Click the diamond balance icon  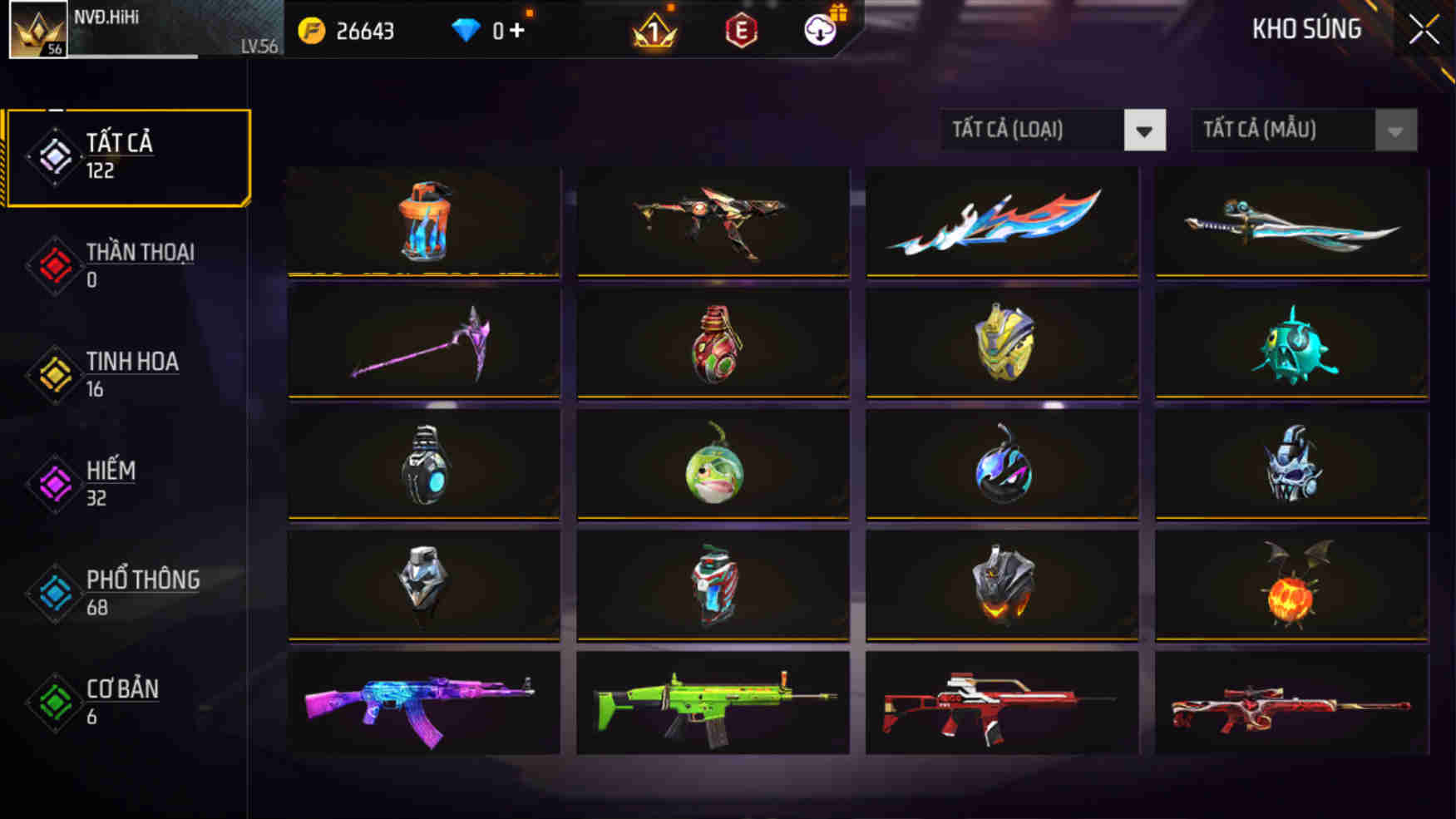pyautogui.click(x=466, y=30)
